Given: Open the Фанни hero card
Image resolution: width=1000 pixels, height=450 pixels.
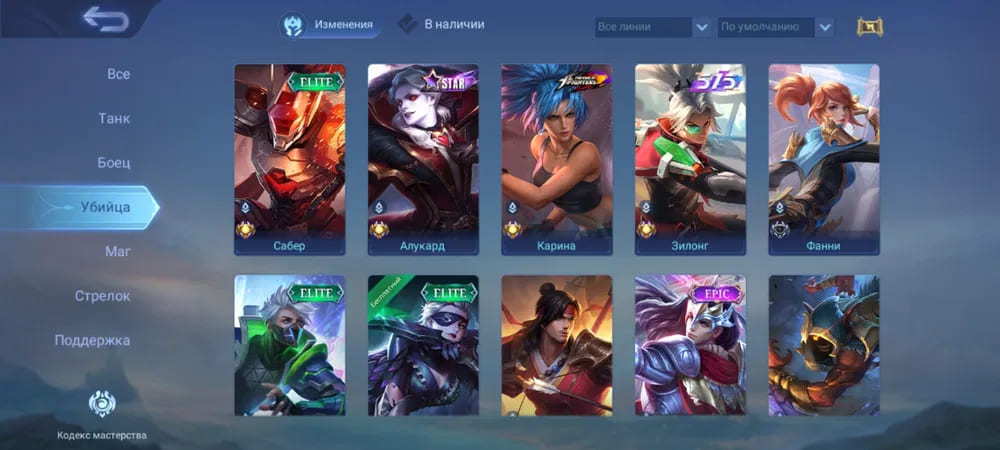Looking at the screenshot, I should (823, 159).
